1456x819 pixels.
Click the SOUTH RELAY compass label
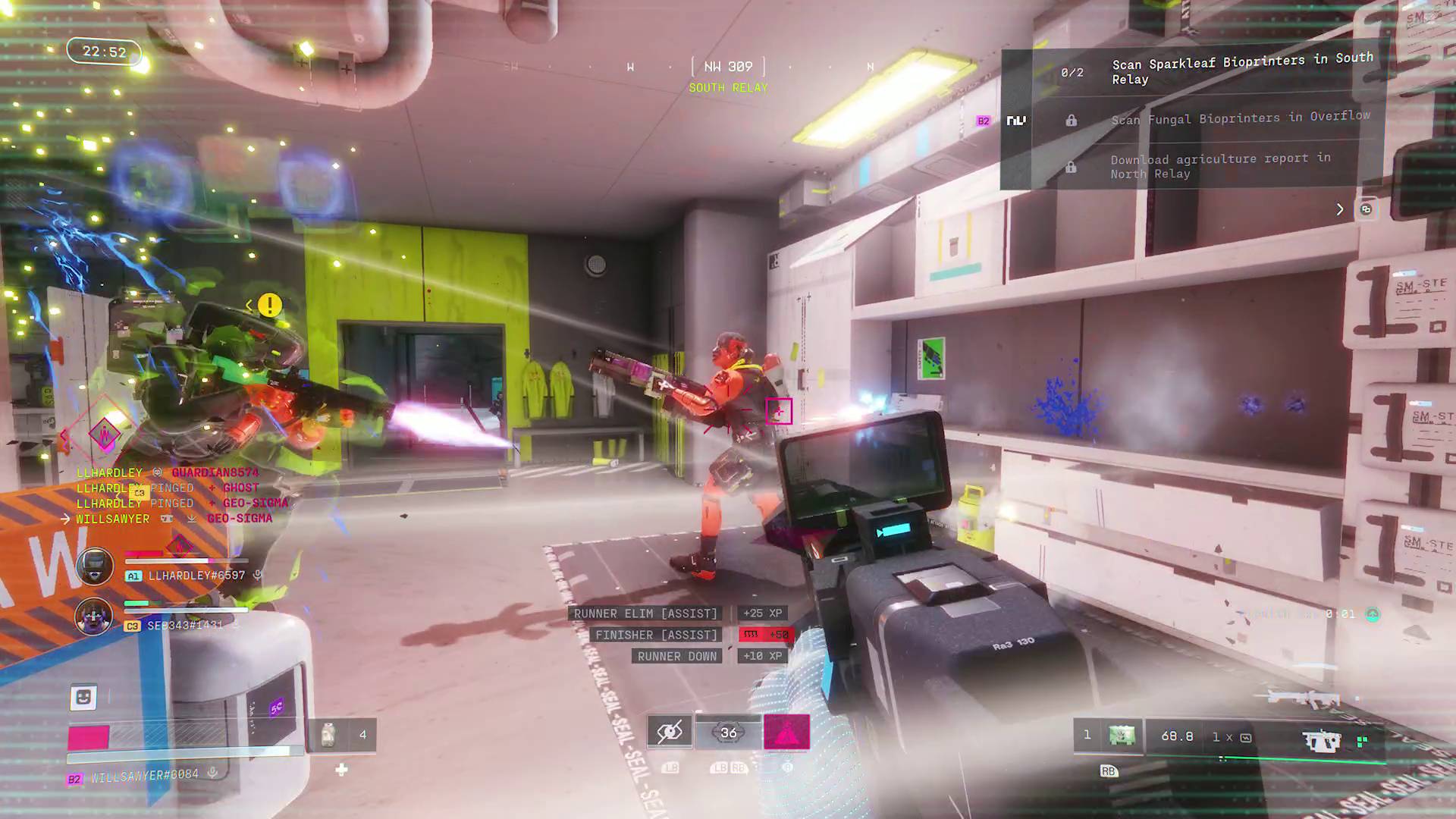click(x=727, y=87)
